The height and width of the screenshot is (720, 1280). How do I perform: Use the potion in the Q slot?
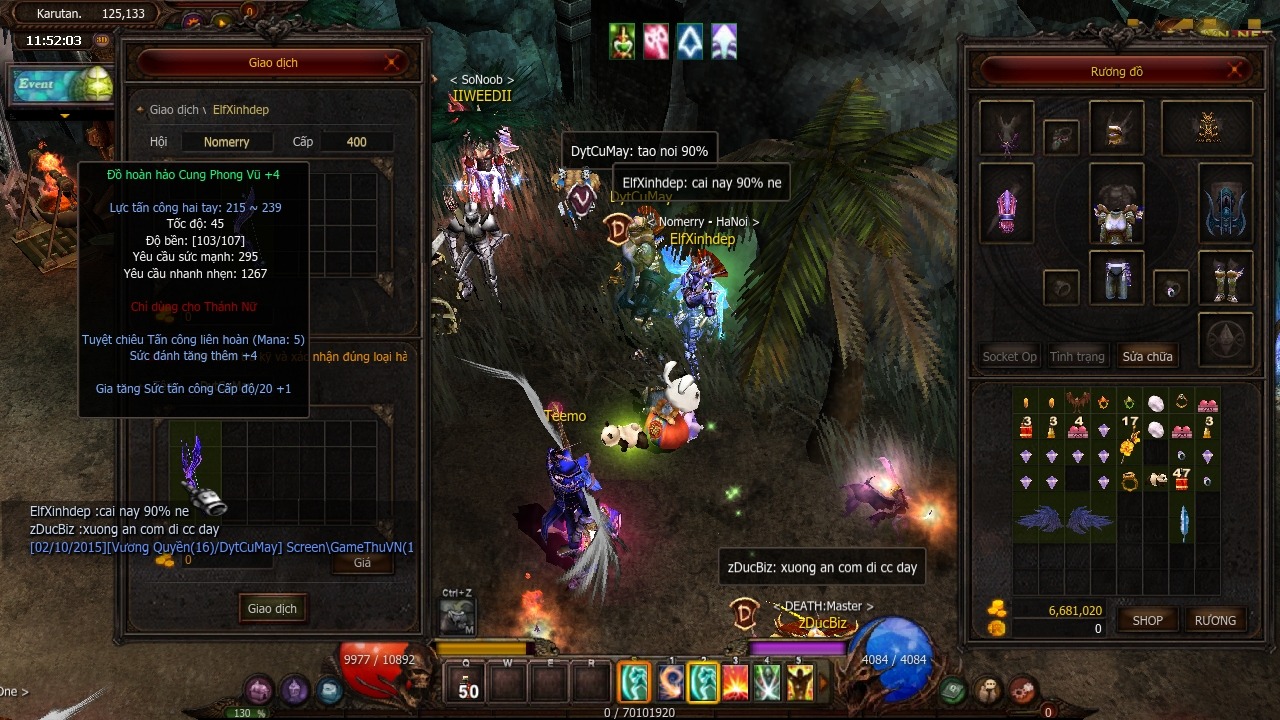[468, 683]
